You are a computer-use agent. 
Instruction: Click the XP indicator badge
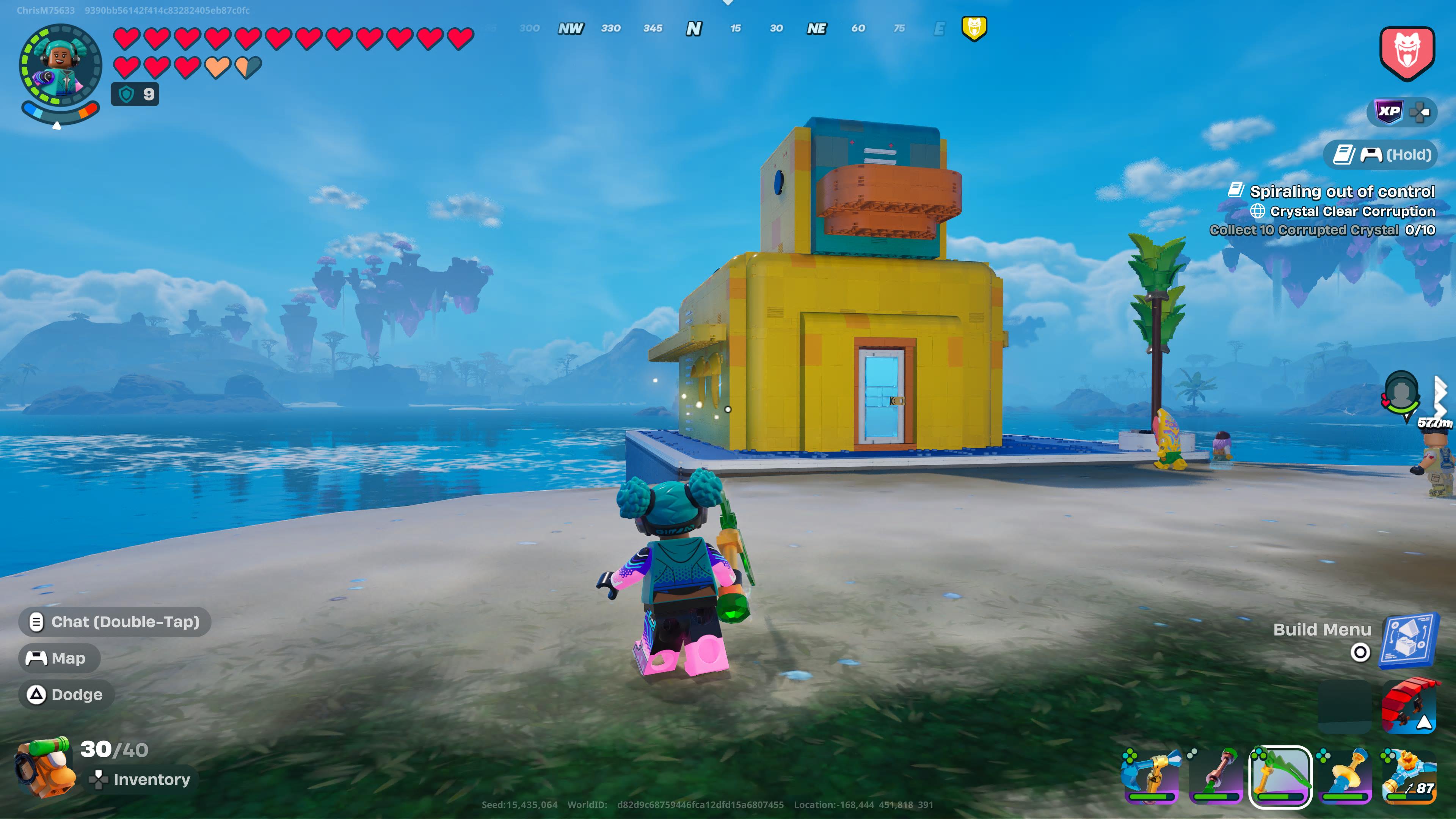(1389, 111)
